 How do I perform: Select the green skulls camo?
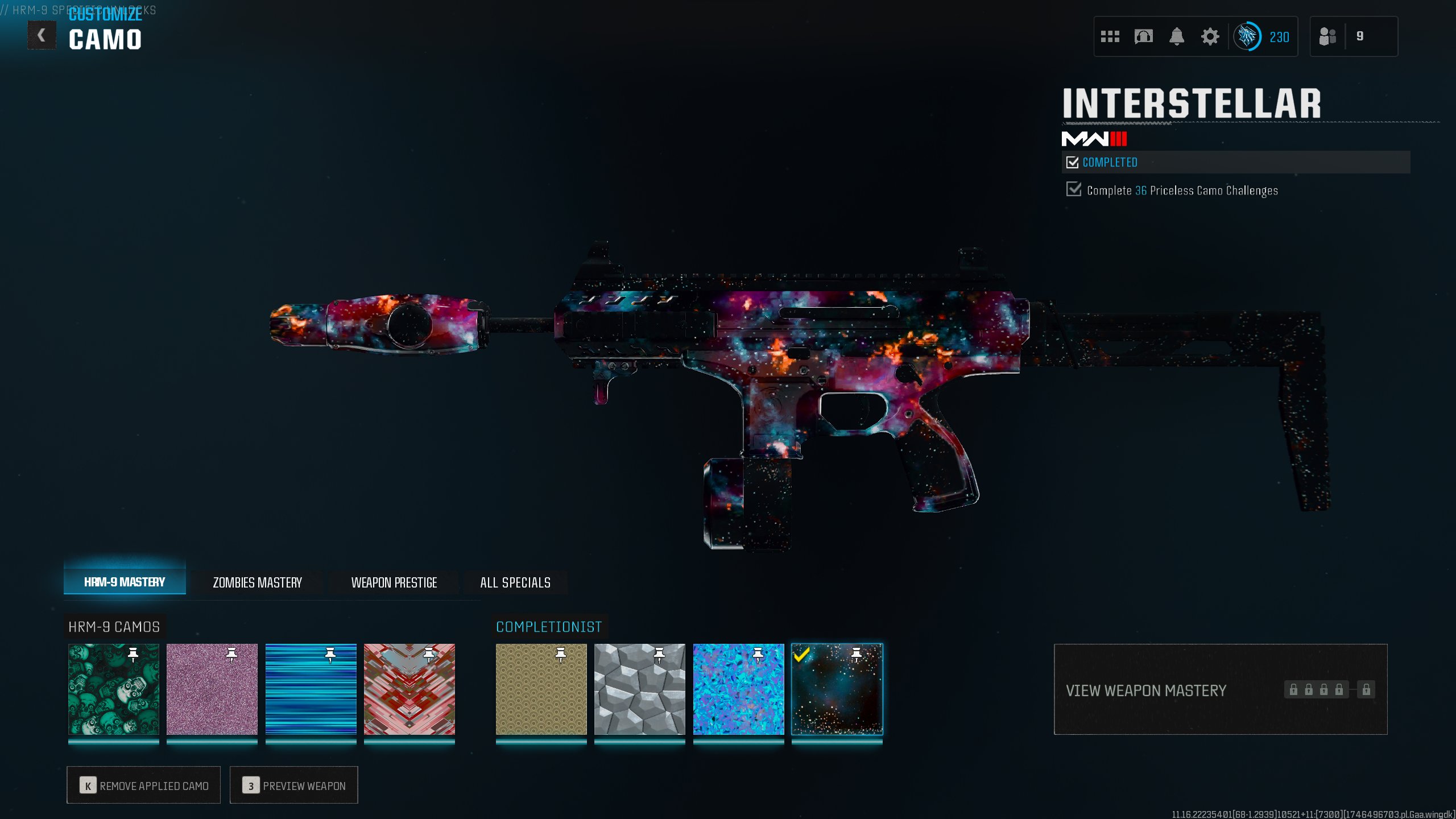tap(114, 689)
